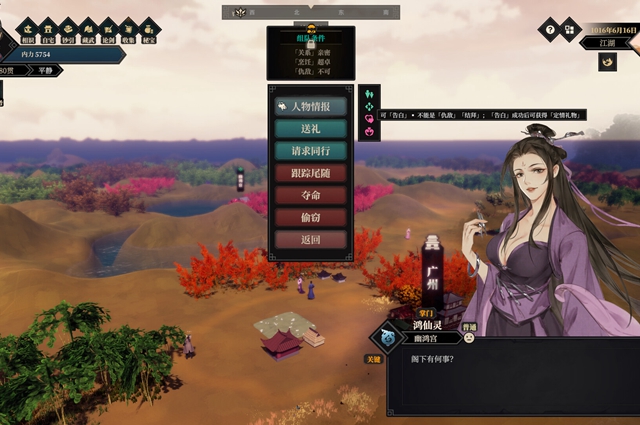
Task: Open the 相识 acquaintances icon
Action: (27, 30)
